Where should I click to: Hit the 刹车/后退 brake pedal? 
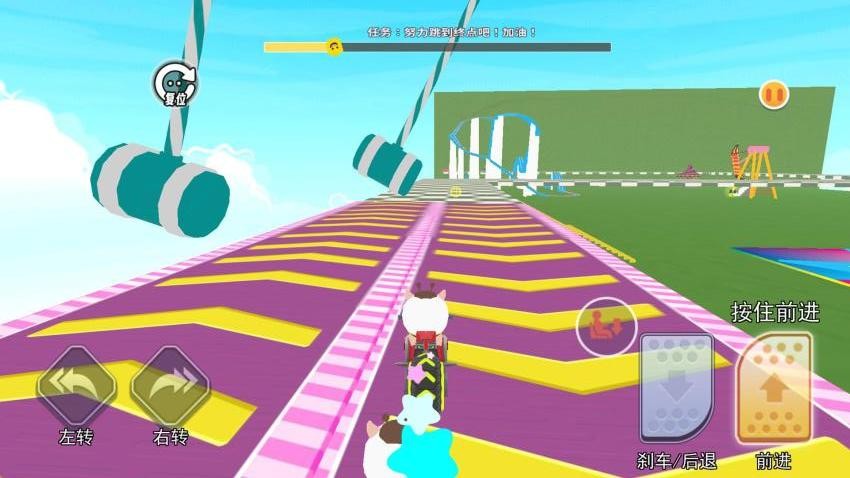[676, 387]
